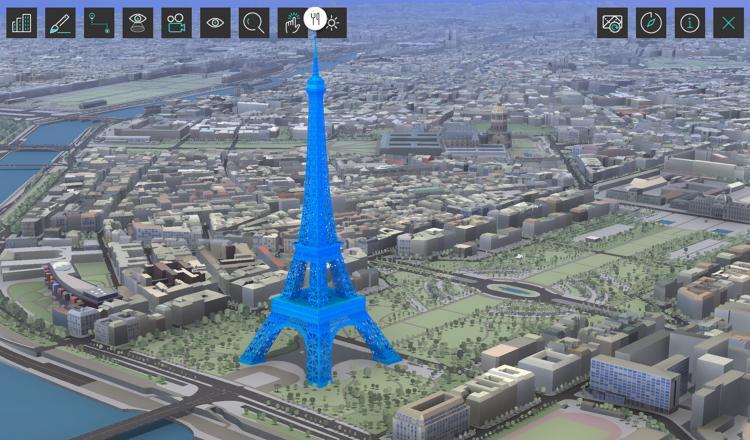Image resolution: width=750 pixels, height=440 pixels.
Task: Activate the route path tool
Action: click(x=99, y=23)
